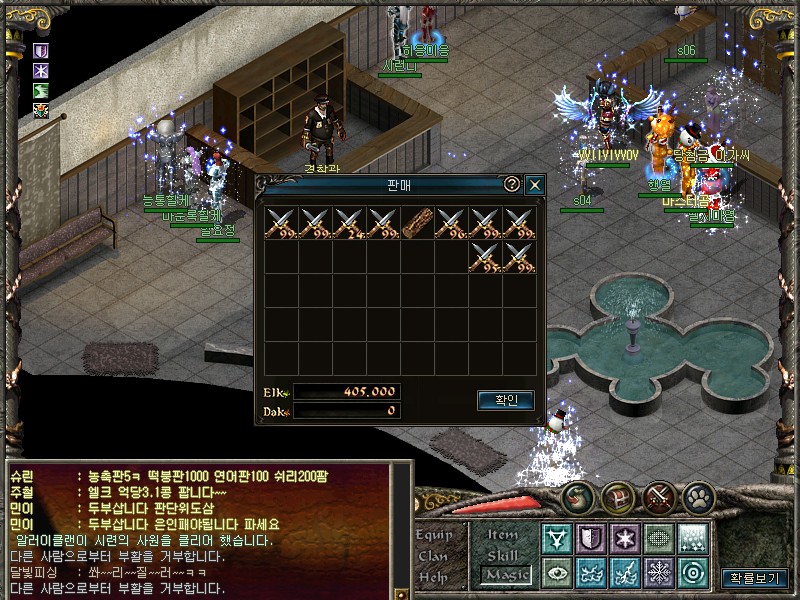Click the green dash buff icon
Image resolution: width=800 pixels, height=600 pixels.
(41, 91)
